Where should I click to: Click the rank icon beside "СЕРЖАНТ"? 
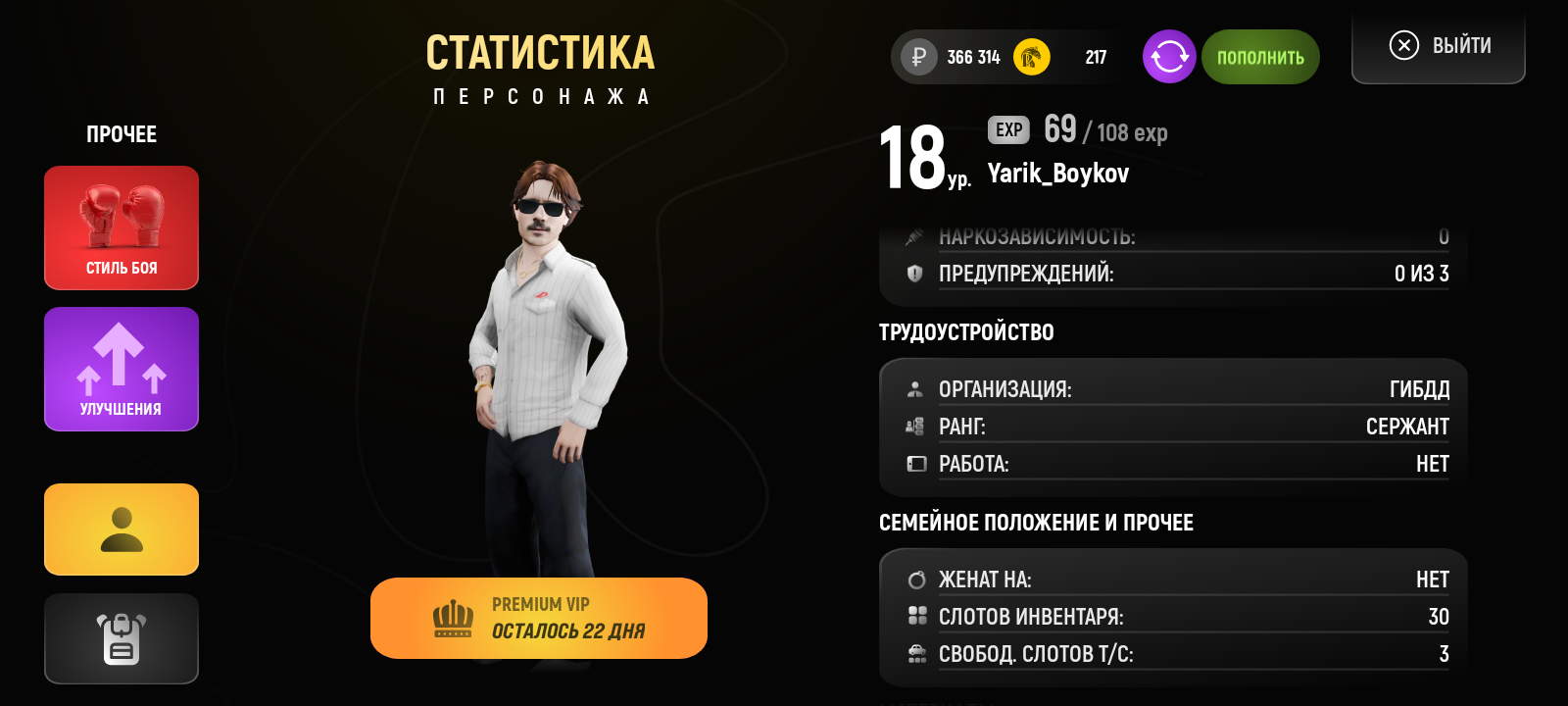(x=917, y=426)
